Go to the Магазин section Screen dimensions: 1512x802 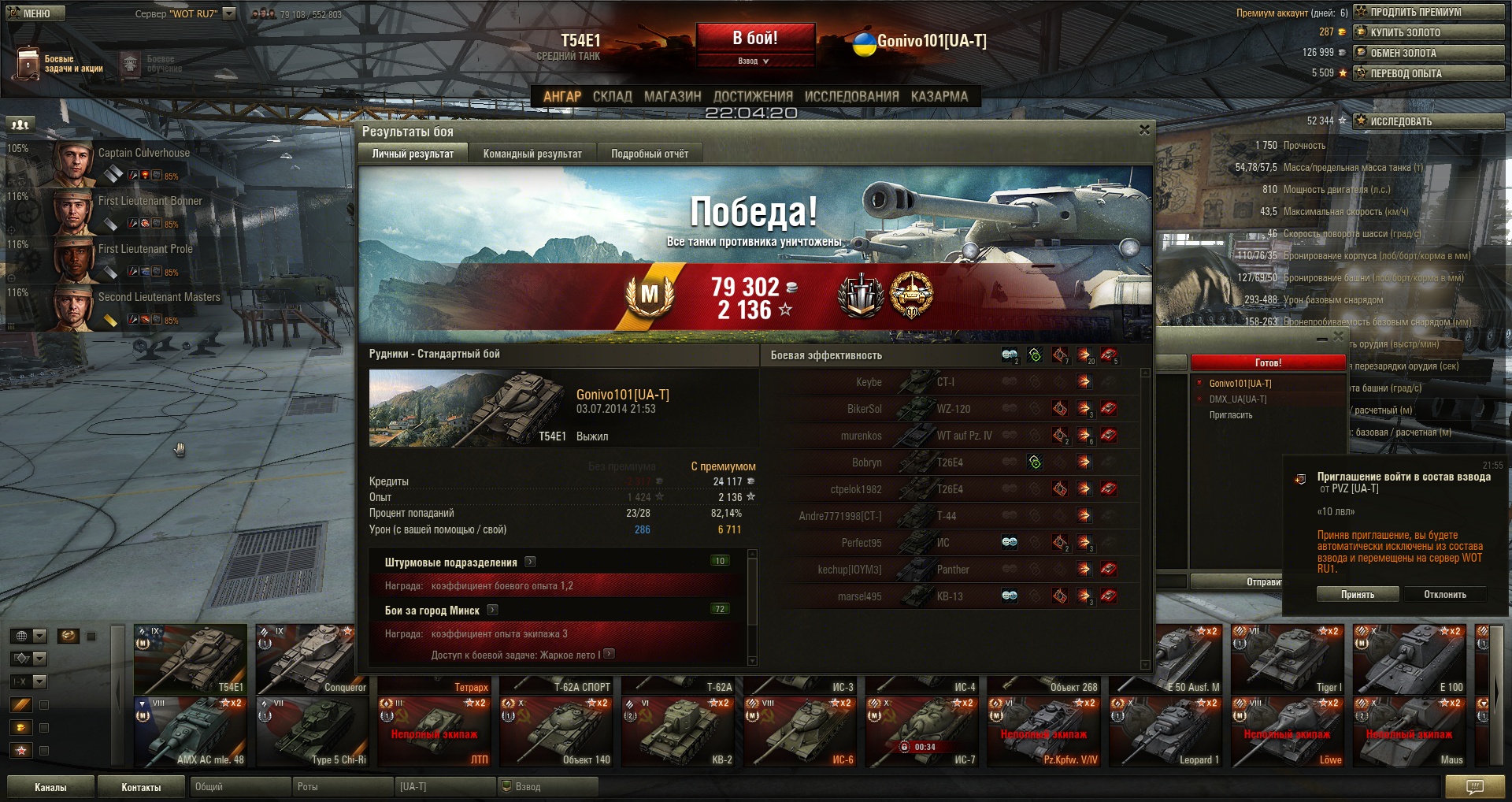coord(672,96)
